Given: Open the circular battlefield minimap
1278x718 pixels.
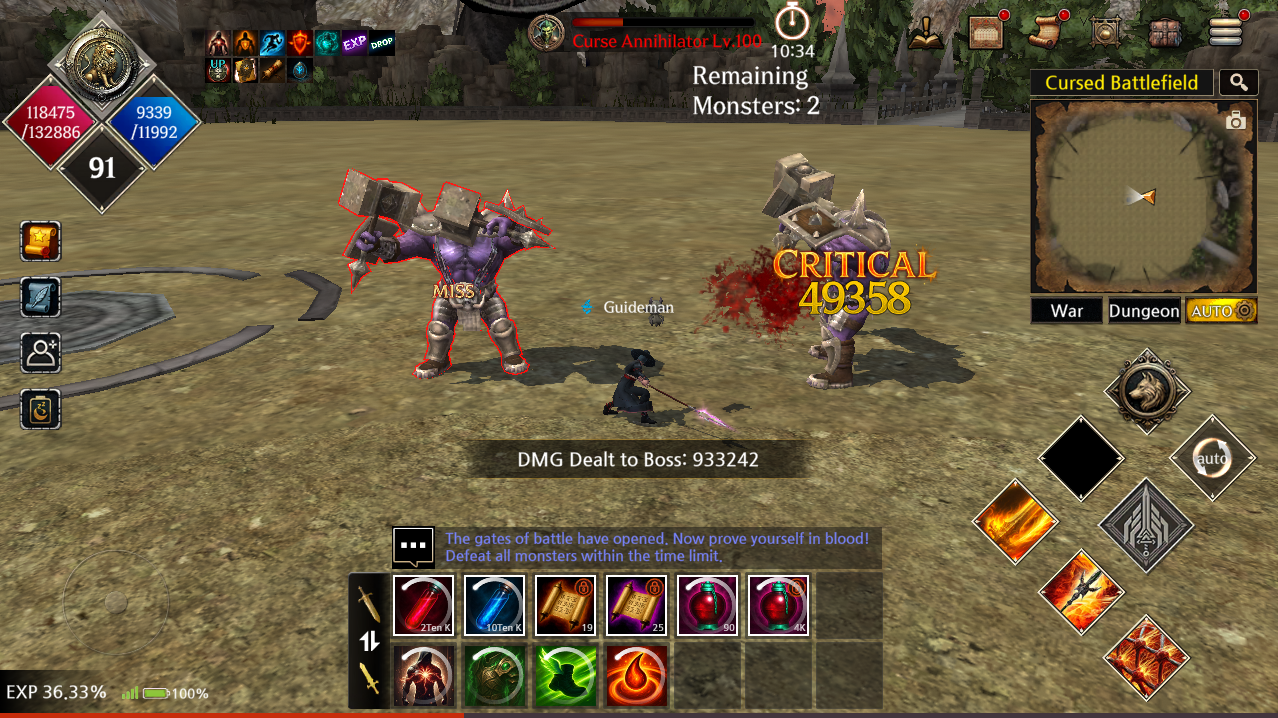Looking at the screenshot, I should (x=1143, y=196).
